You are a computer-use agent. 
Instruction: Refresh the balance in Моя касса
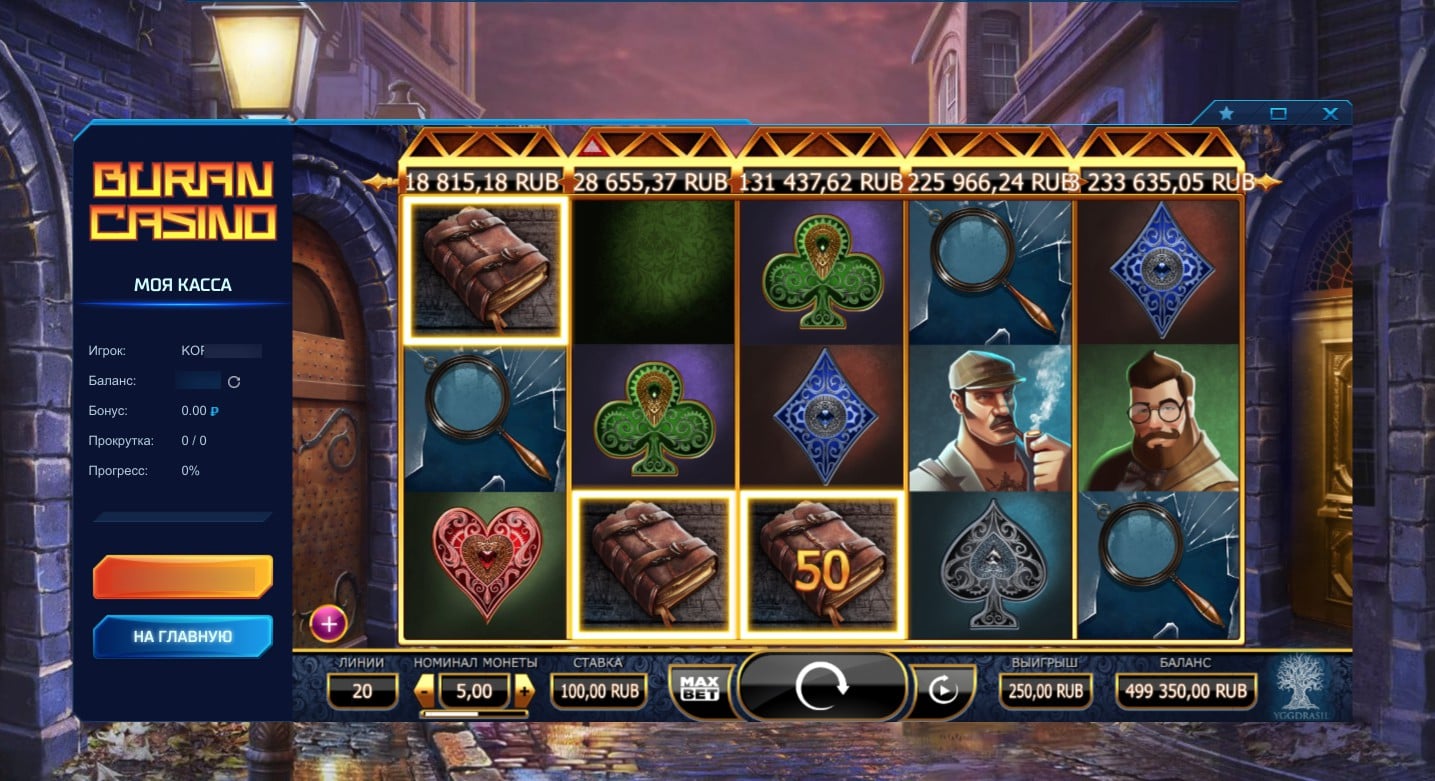pyautogui.click(x=234, y=381)
